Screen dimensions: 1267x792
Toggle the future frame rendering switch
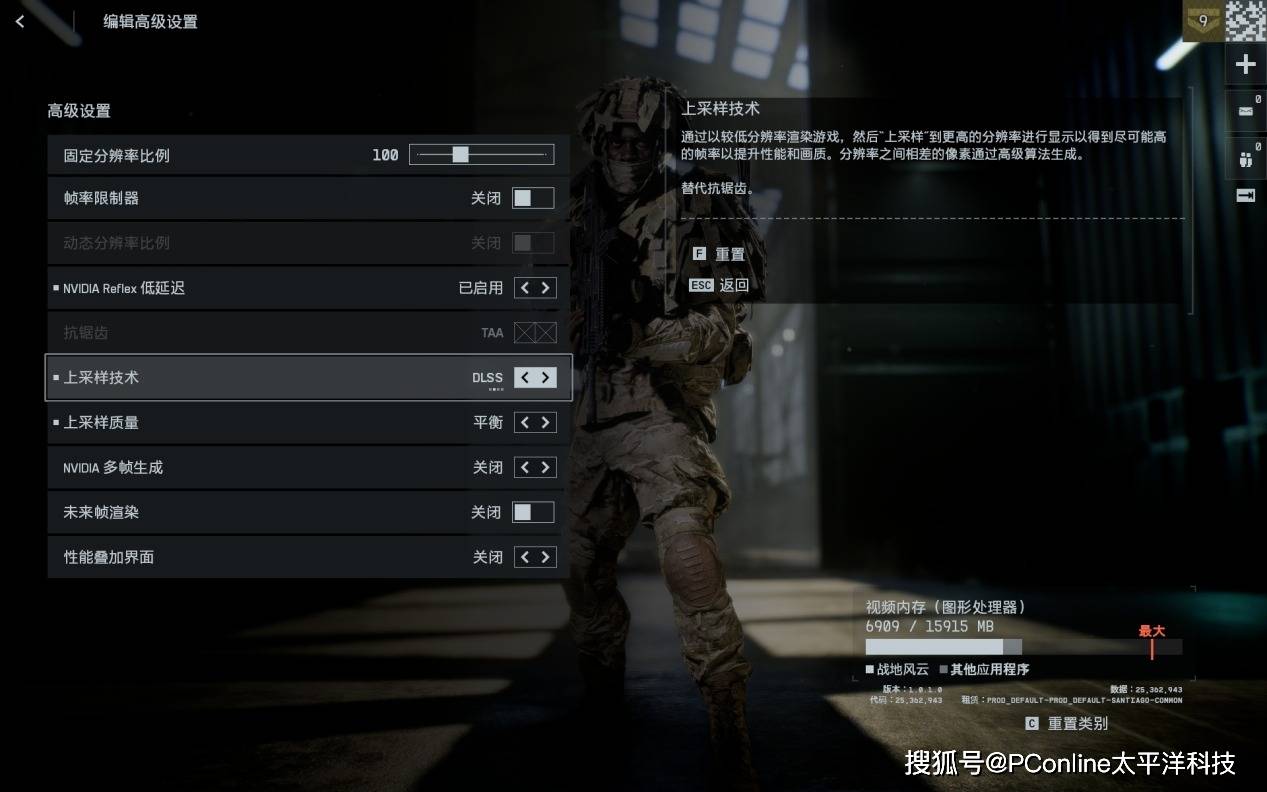[x=533, y=512]
